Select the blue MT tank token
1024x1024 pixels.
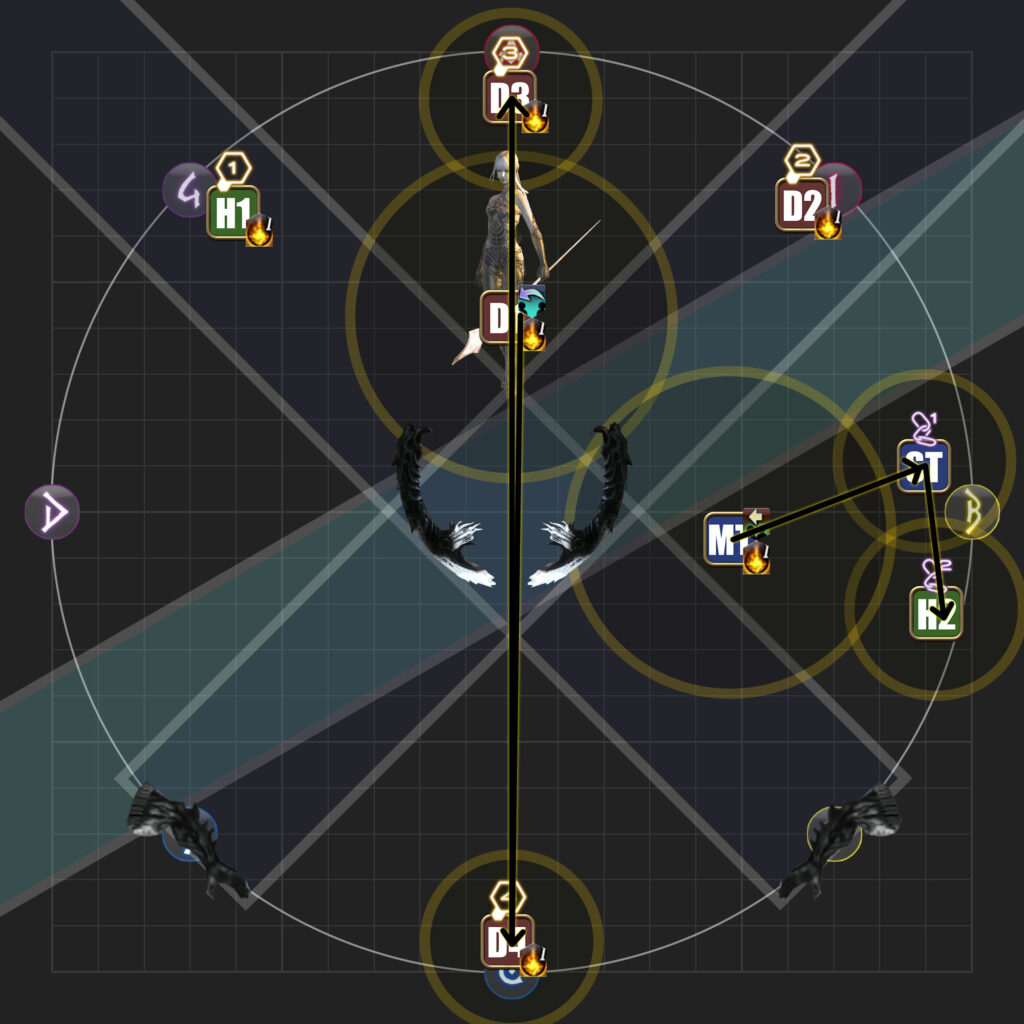tap(729, 539)
